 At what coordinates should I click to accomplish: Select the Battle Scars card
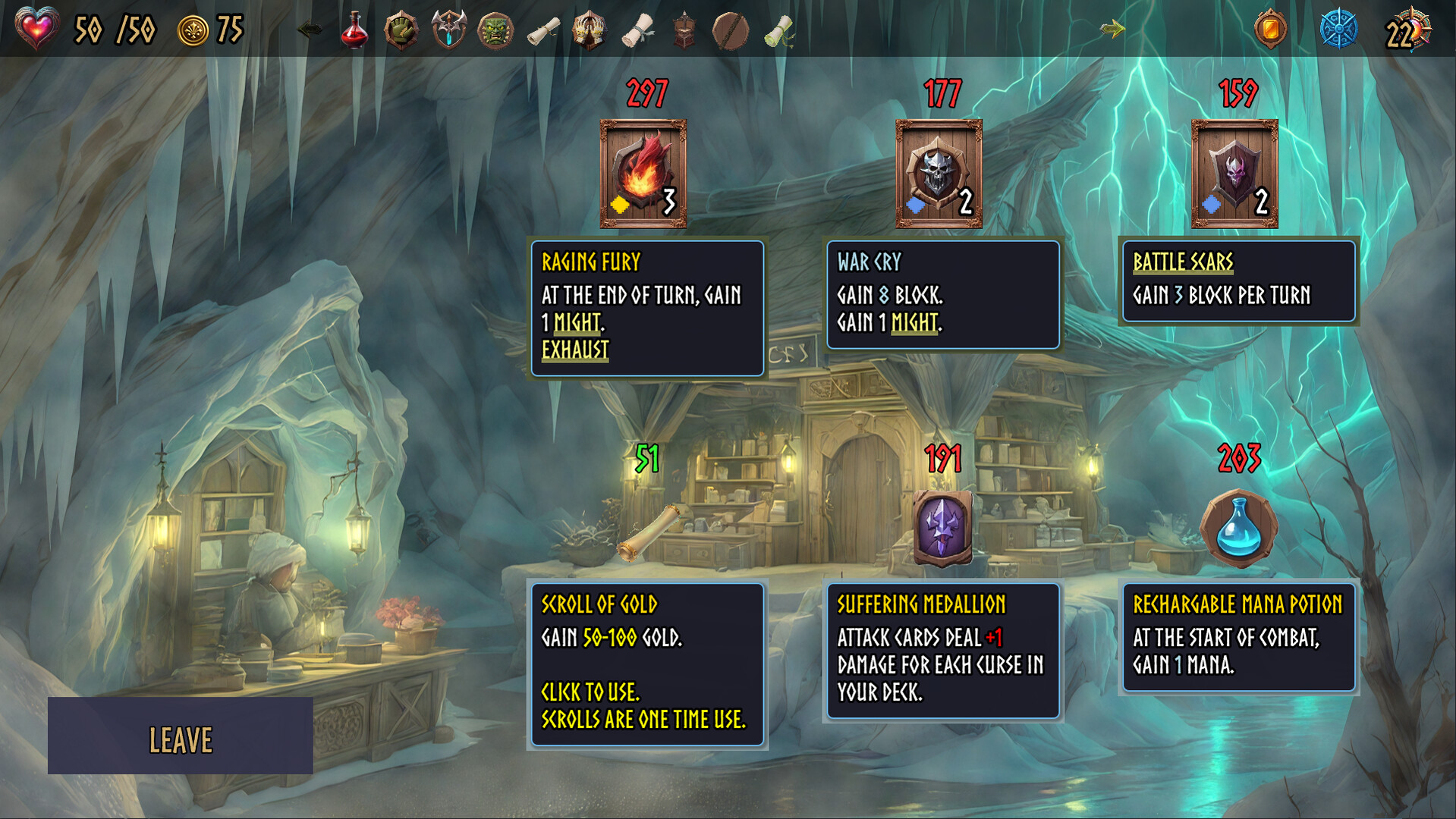[x=1234, y=174]
